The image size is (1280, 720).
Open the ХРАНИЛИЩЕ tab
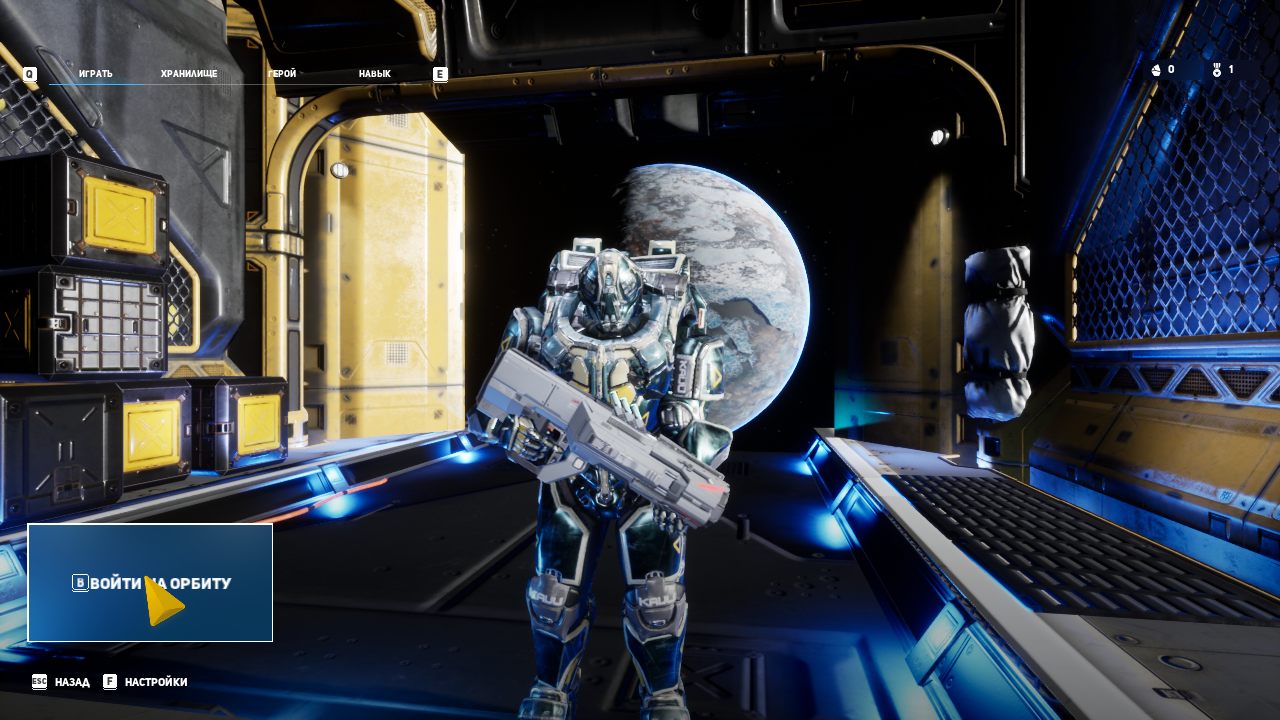[x=189, y=74]
